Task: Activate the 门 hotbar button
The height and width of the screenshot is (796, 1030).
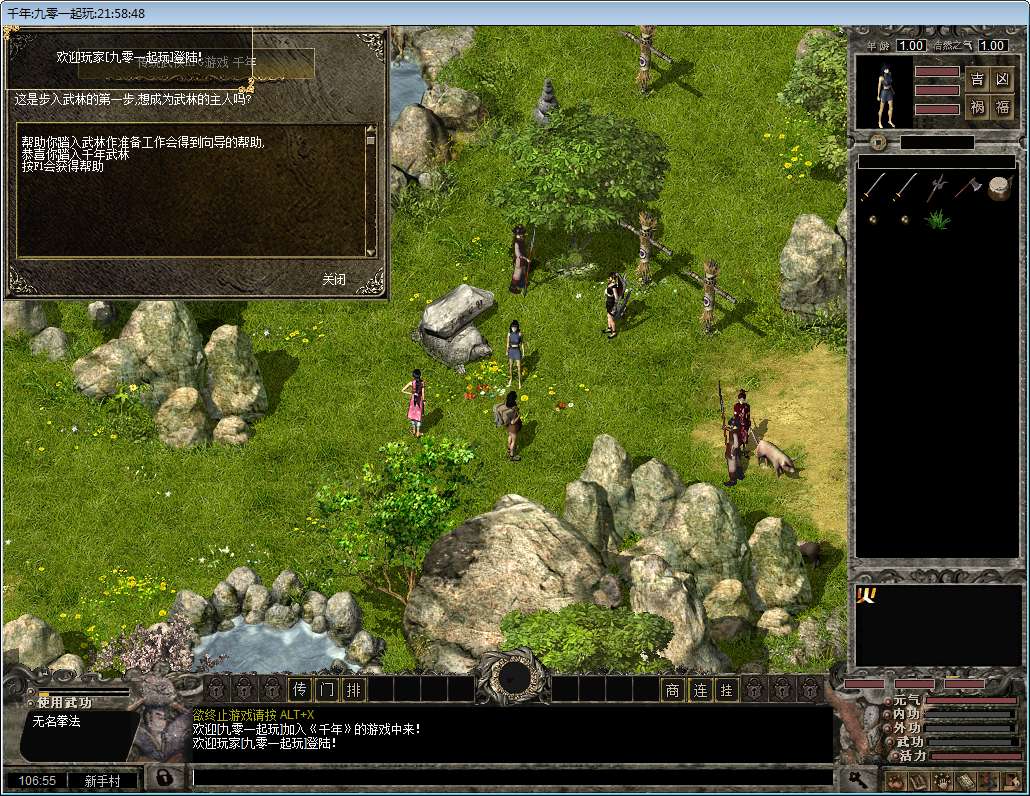Action: click(x=326, y=689)
